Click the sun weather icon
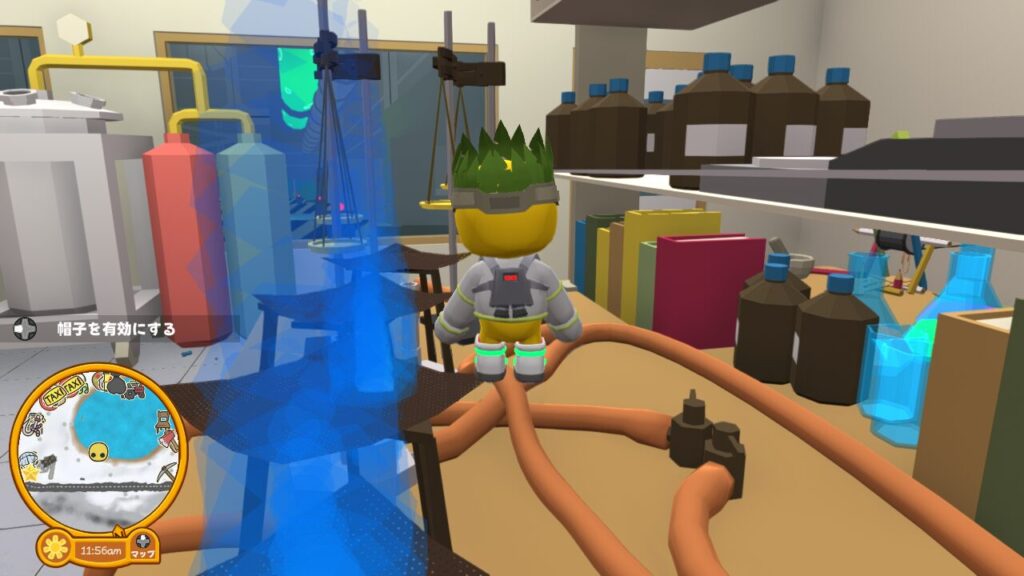Image resolution: width=1024 pixels, height=576 pixels. coord(56,550)
